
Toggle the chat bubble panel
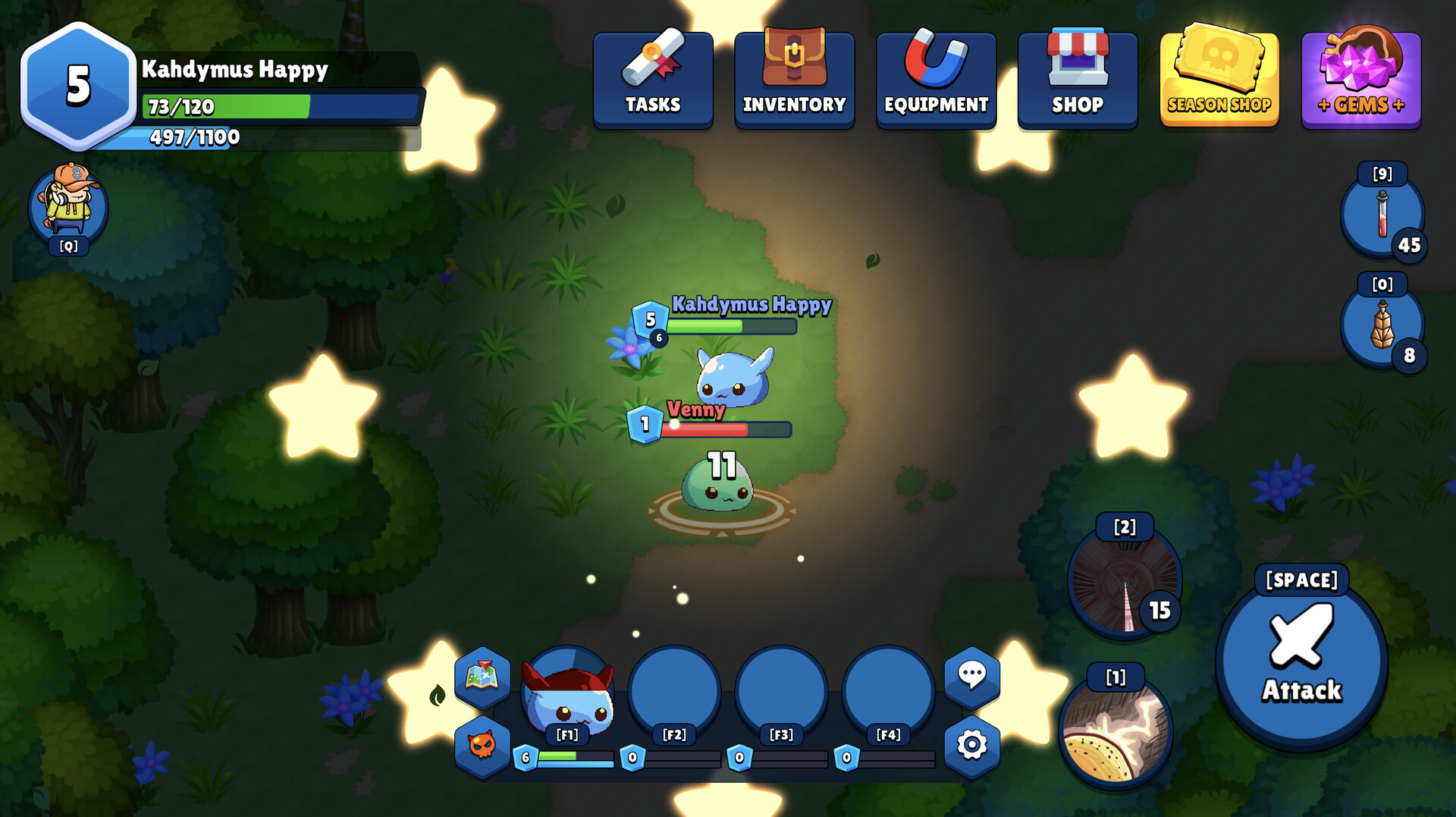pyautogui.click(x=972, y=675)
